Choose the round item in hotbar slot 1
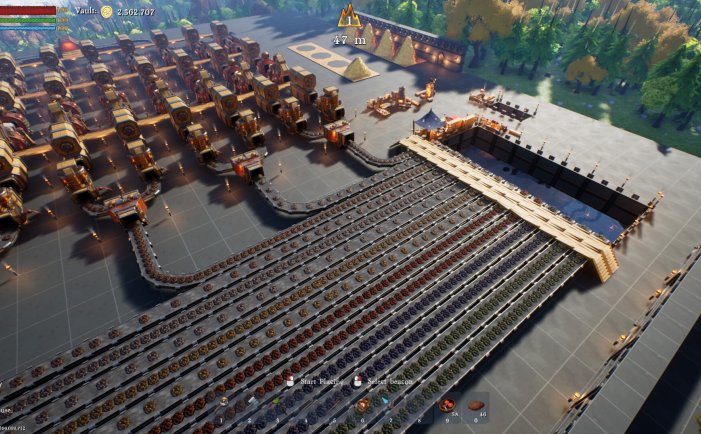 [x=223, y=405]
